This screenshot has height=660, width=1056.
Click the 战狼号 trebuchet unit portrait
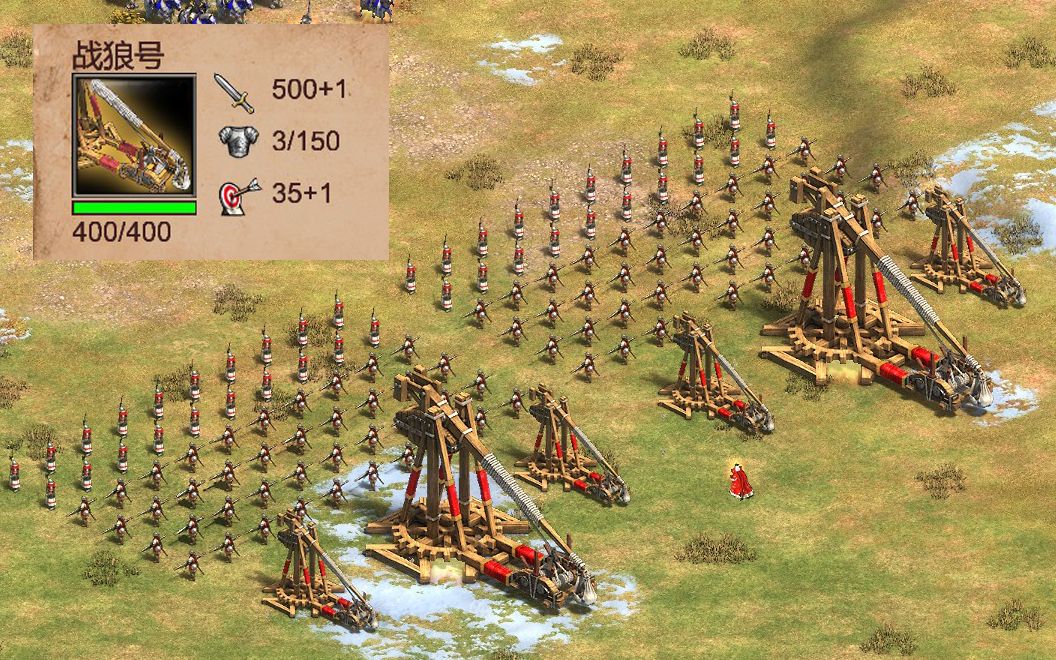click(x=133, y=136)
